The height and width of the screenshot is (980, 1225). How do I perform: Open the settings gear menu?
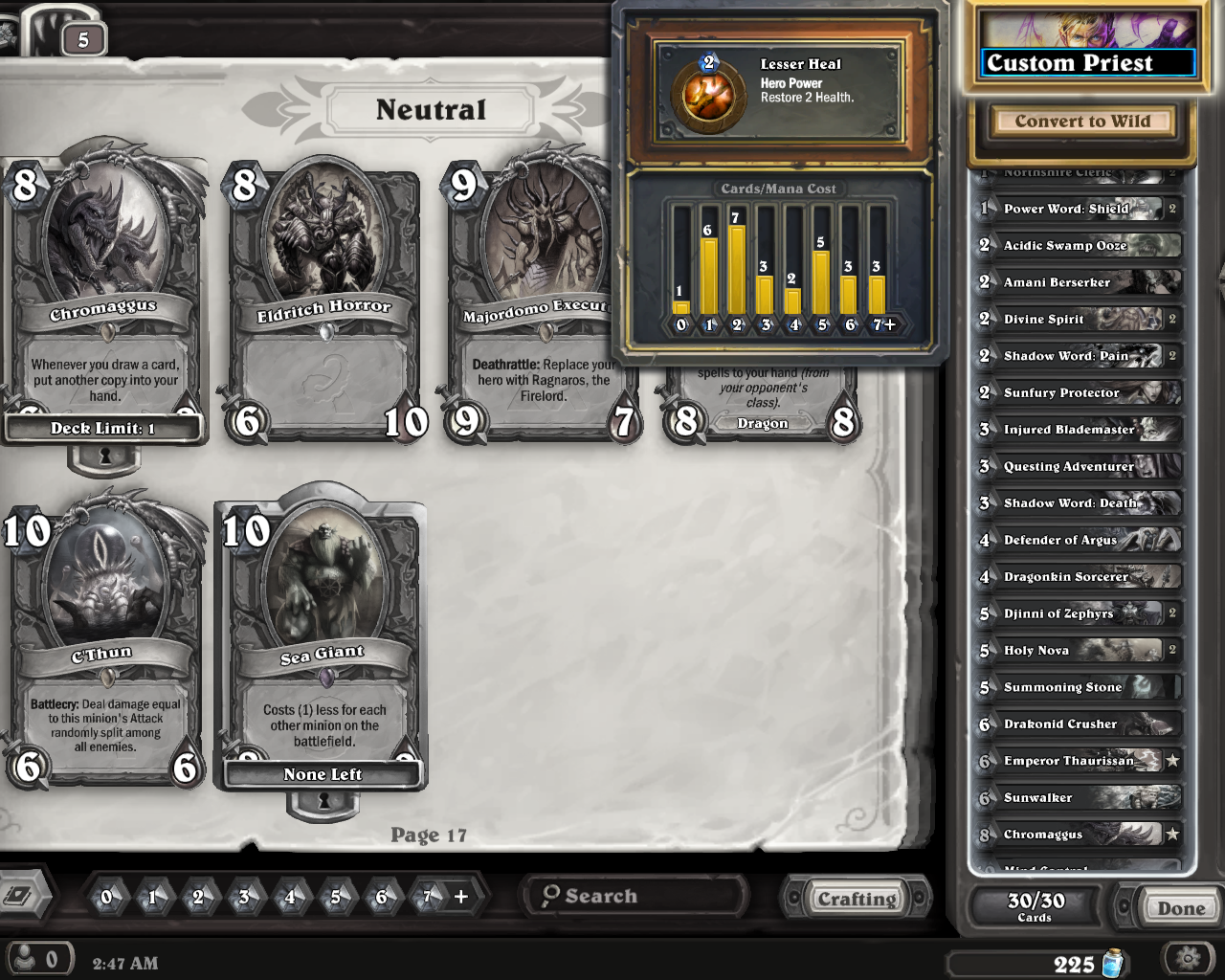1189,958
